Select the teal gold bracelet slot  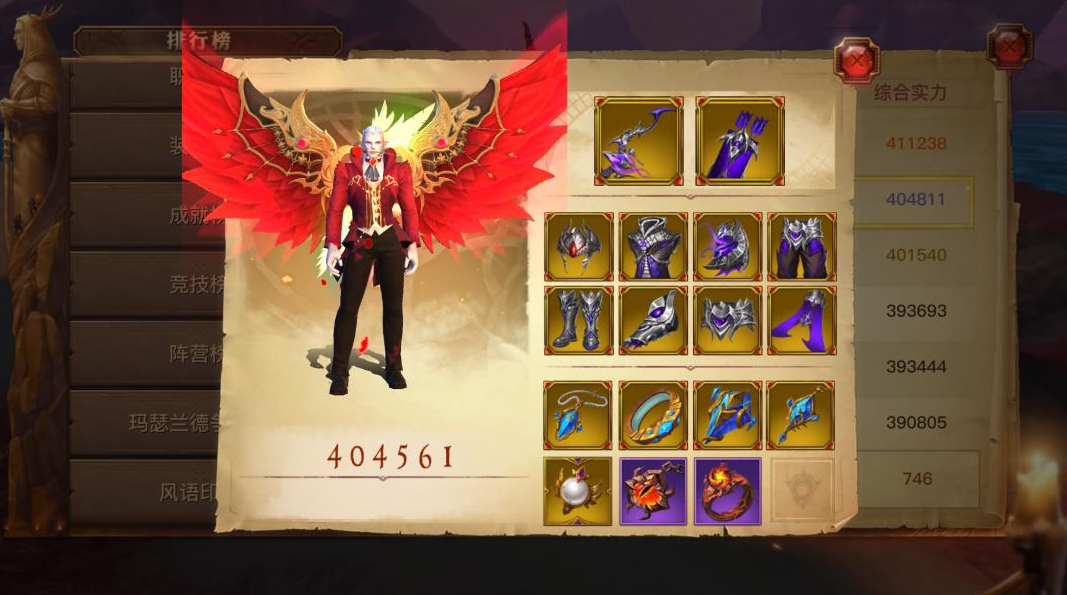click(653, 415)
